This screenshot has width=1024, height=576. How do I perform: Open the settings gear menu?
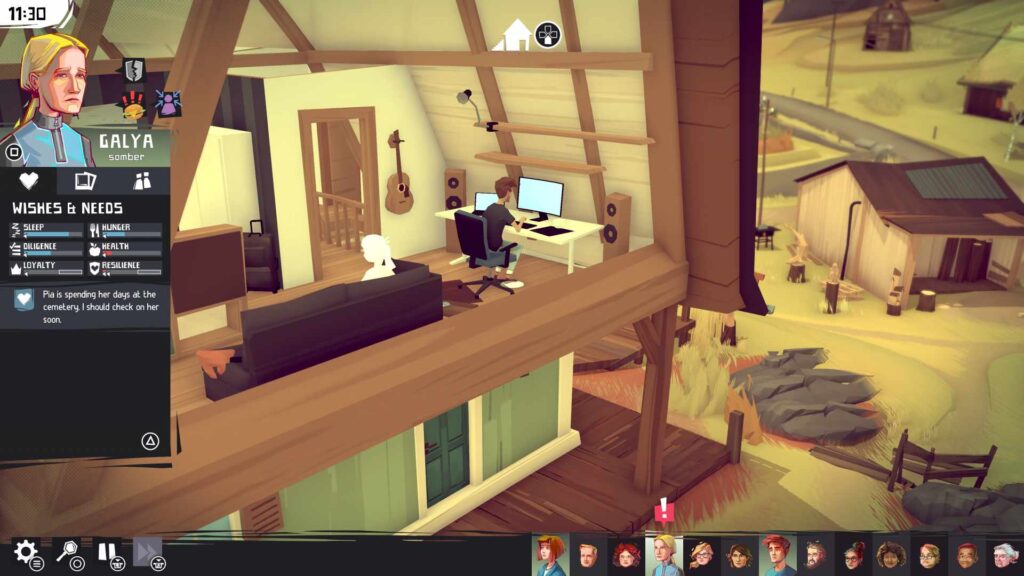(25, 551)
